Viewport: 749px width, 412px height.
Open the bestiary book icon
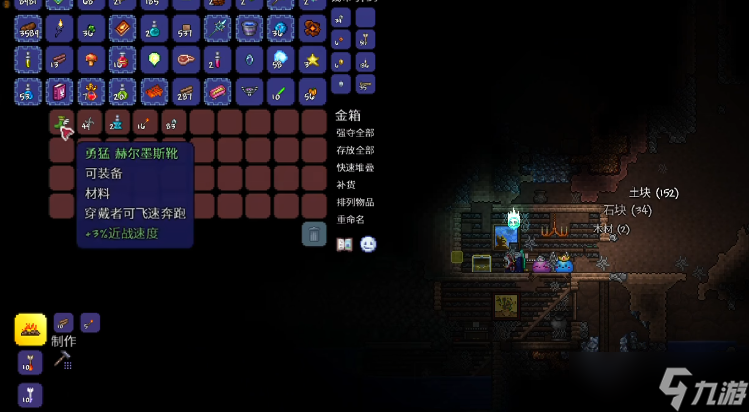pos(345,244)
